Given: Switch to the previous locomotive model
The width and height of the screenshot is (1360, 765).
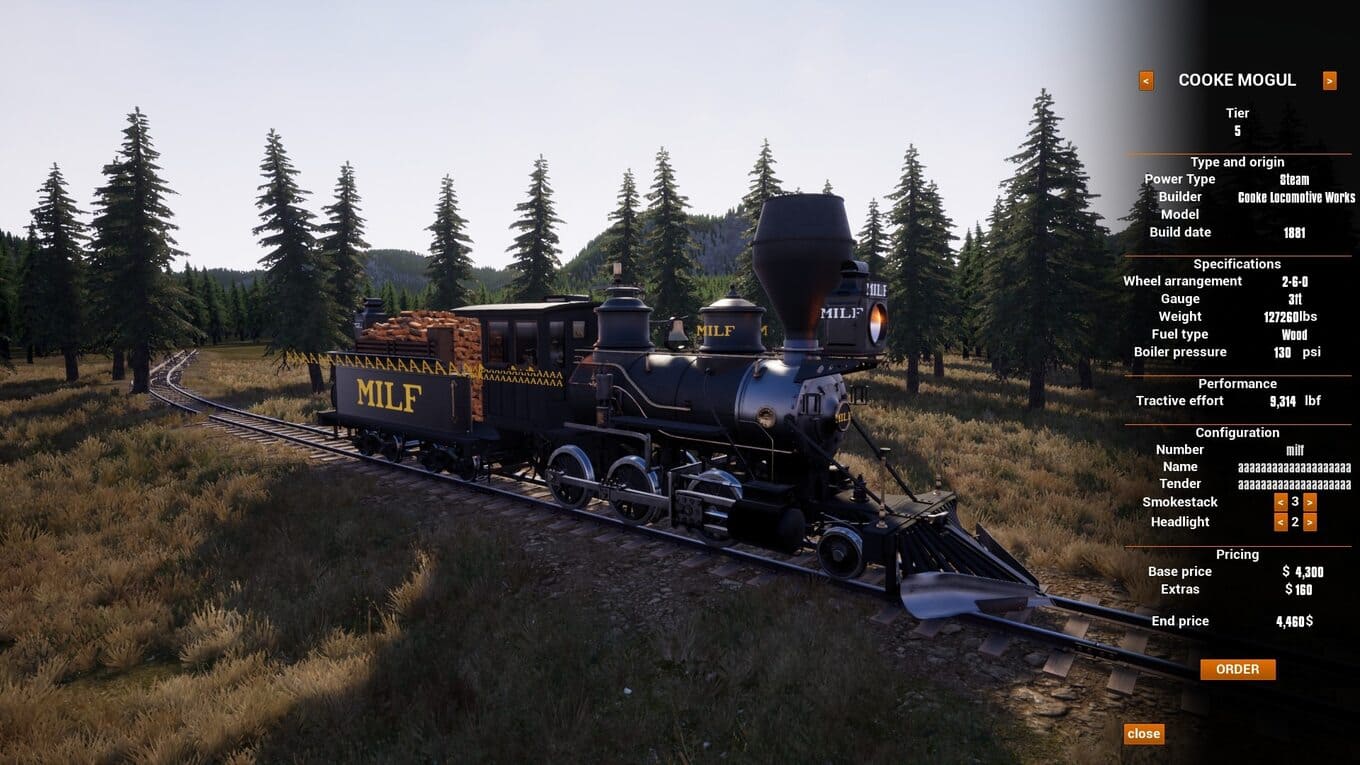Looking at the screenshot, I should coord(1146,81).
